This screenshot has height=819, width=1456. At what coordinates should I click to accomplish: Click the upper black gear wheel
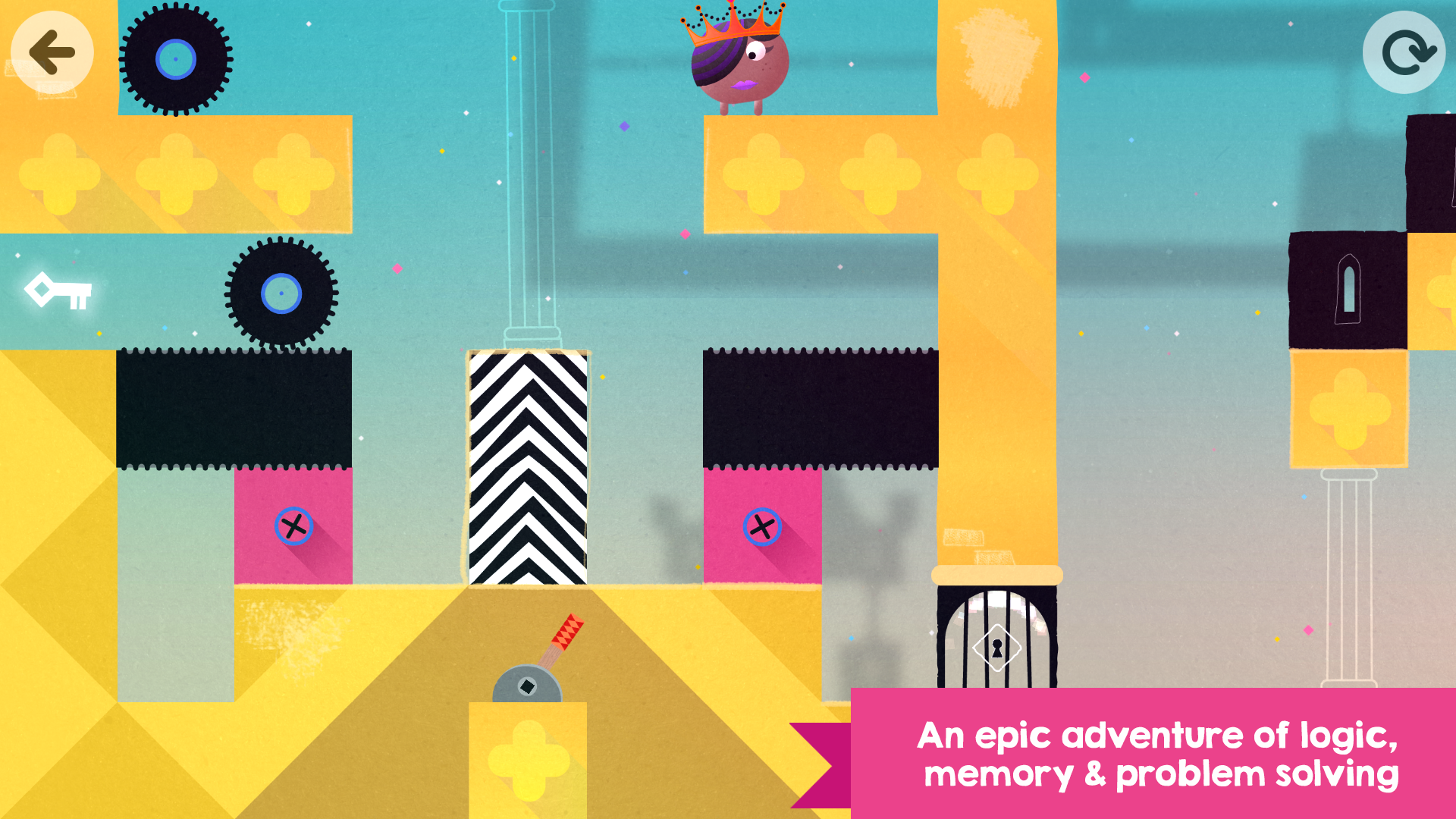175,57
